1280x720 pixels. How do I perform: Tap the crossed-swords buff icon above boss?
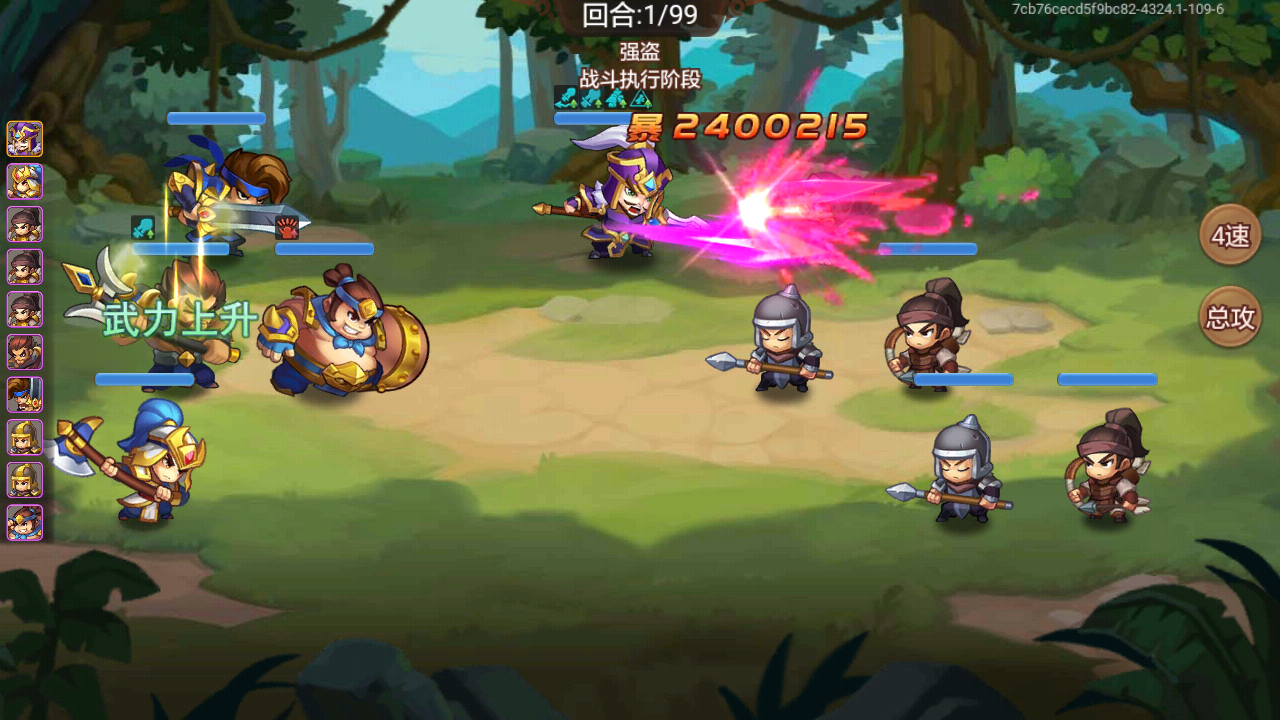tap(589, 99)
